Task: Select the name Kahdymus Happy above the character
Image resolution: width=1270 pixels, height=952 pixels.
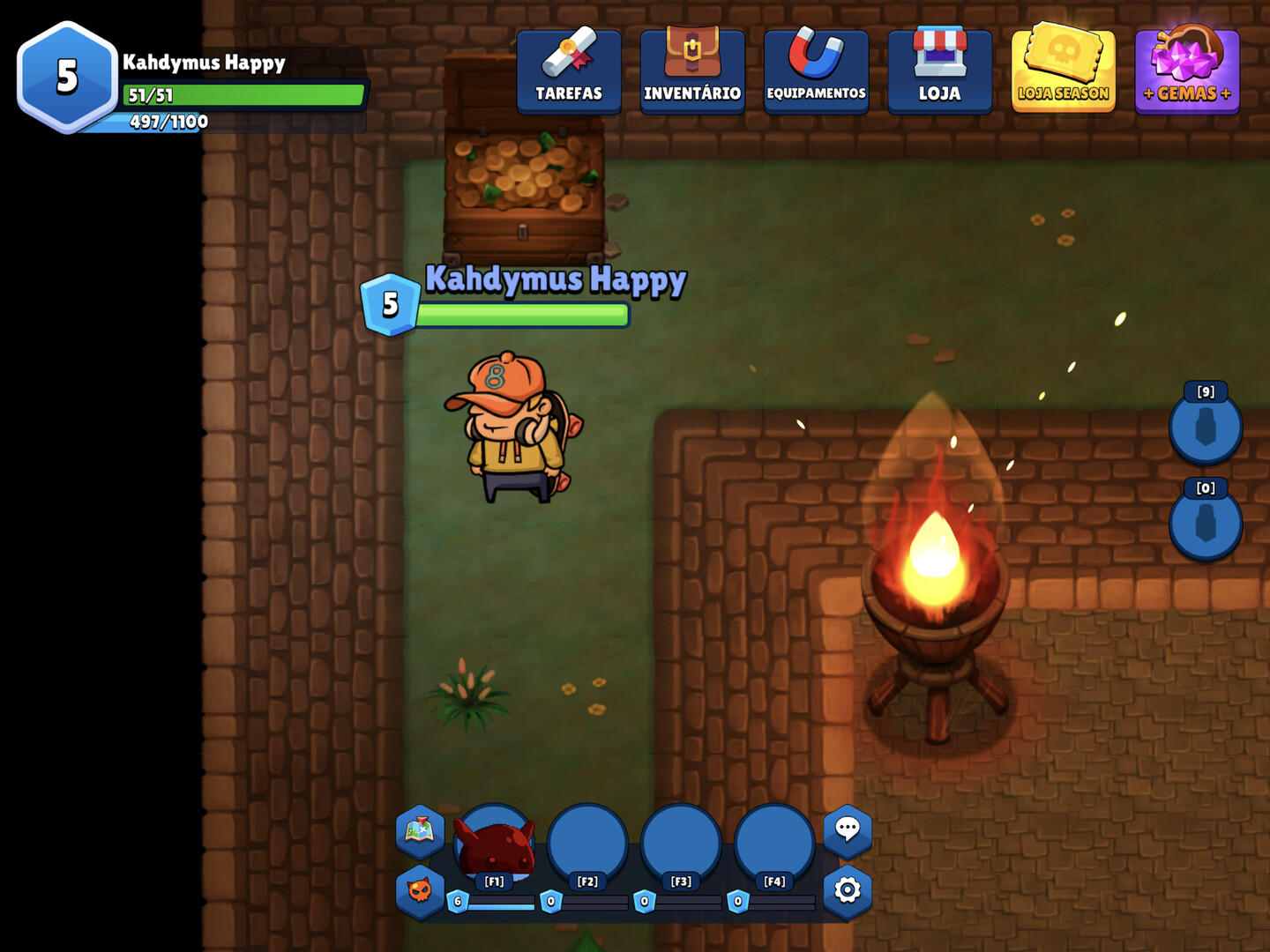Action: click(x=556, y=279)
